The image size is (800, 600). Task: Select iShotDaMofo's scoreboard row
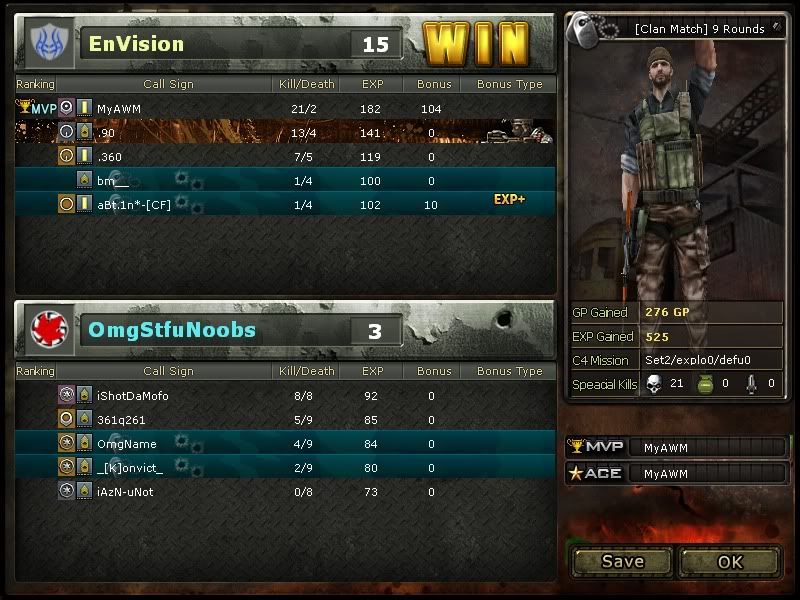coord(284,396)
